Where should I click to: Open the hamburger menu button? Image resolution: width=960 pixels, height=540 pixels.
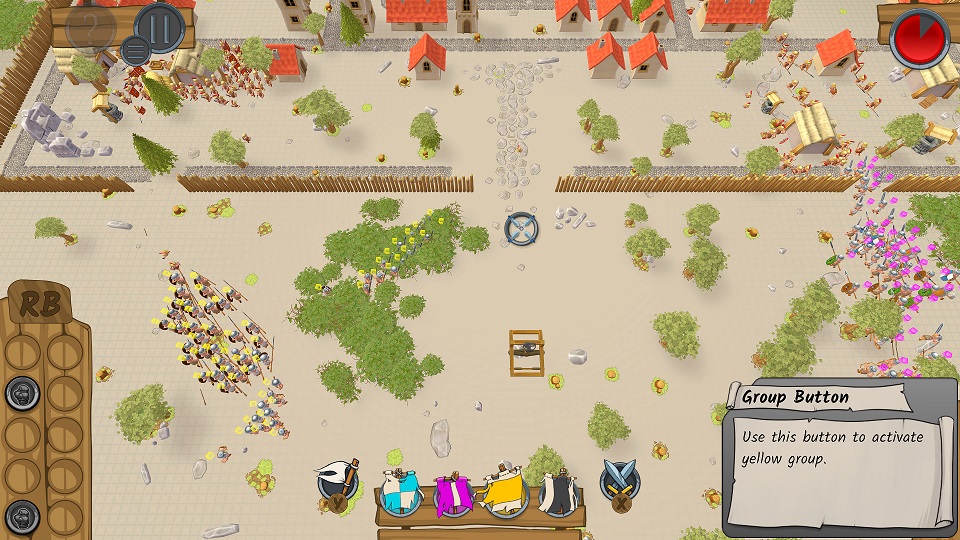point(135,48)
